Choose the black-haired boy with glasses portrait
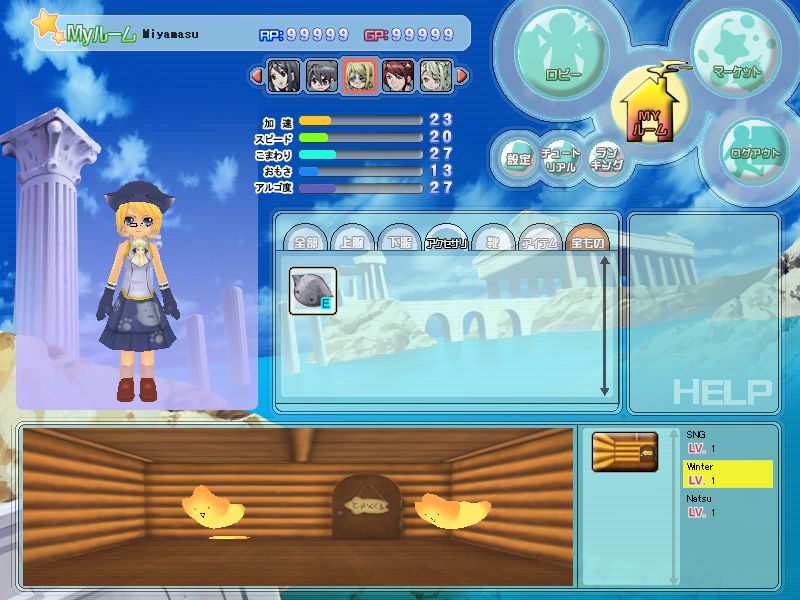 (321, 75)
